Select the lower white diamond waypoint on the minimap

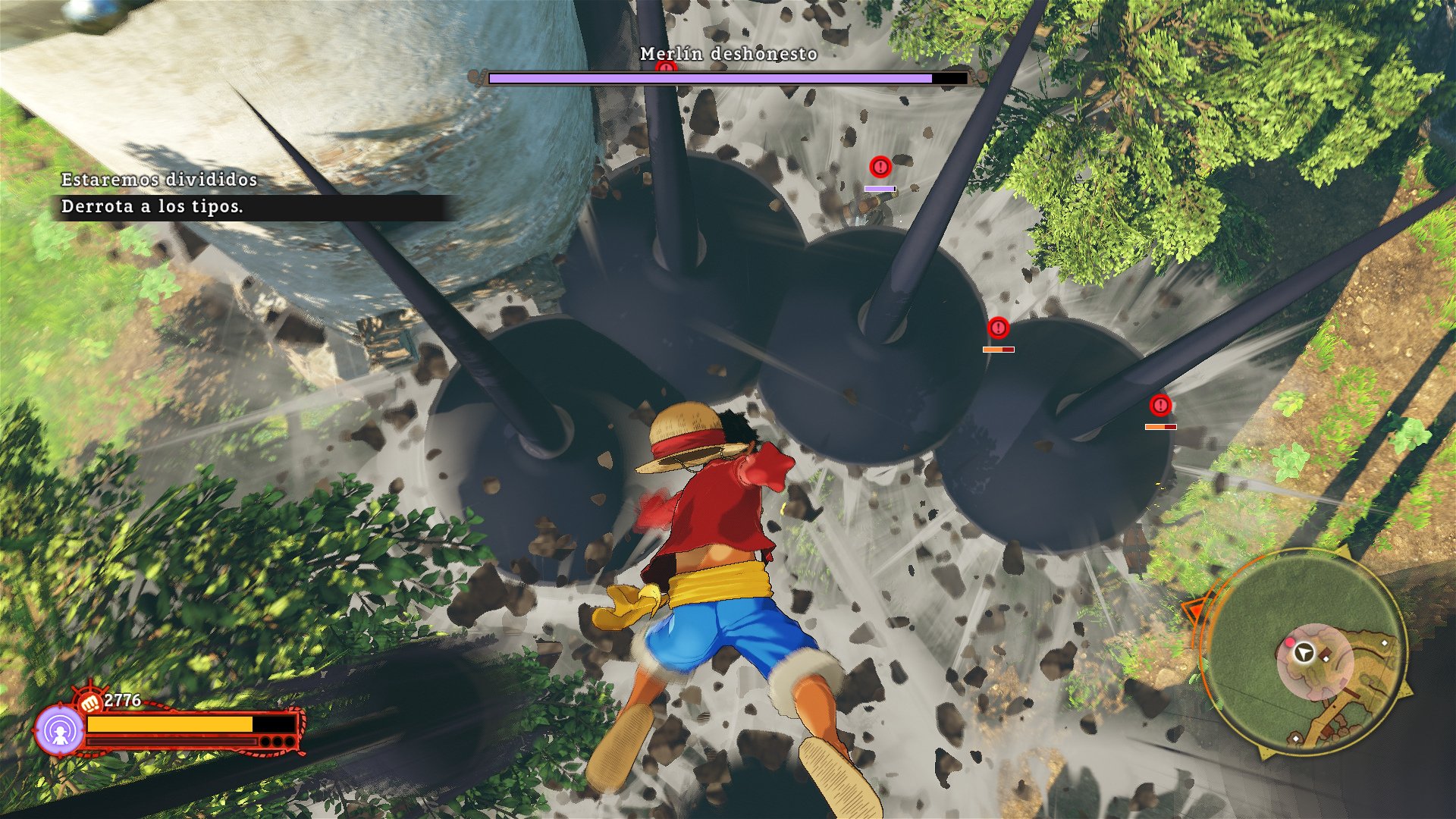pyautogui.click(x=1295, y=738)
